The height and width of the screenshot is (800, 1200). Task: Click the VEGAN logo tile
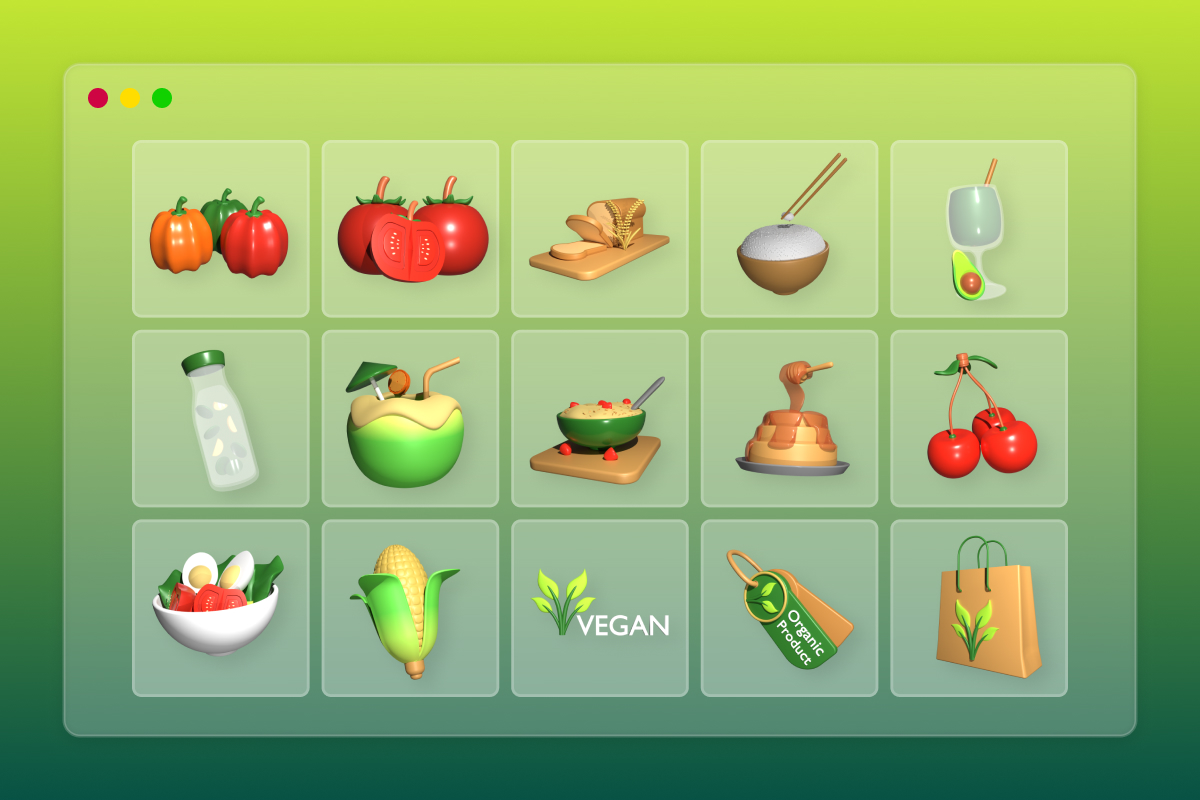599,608
